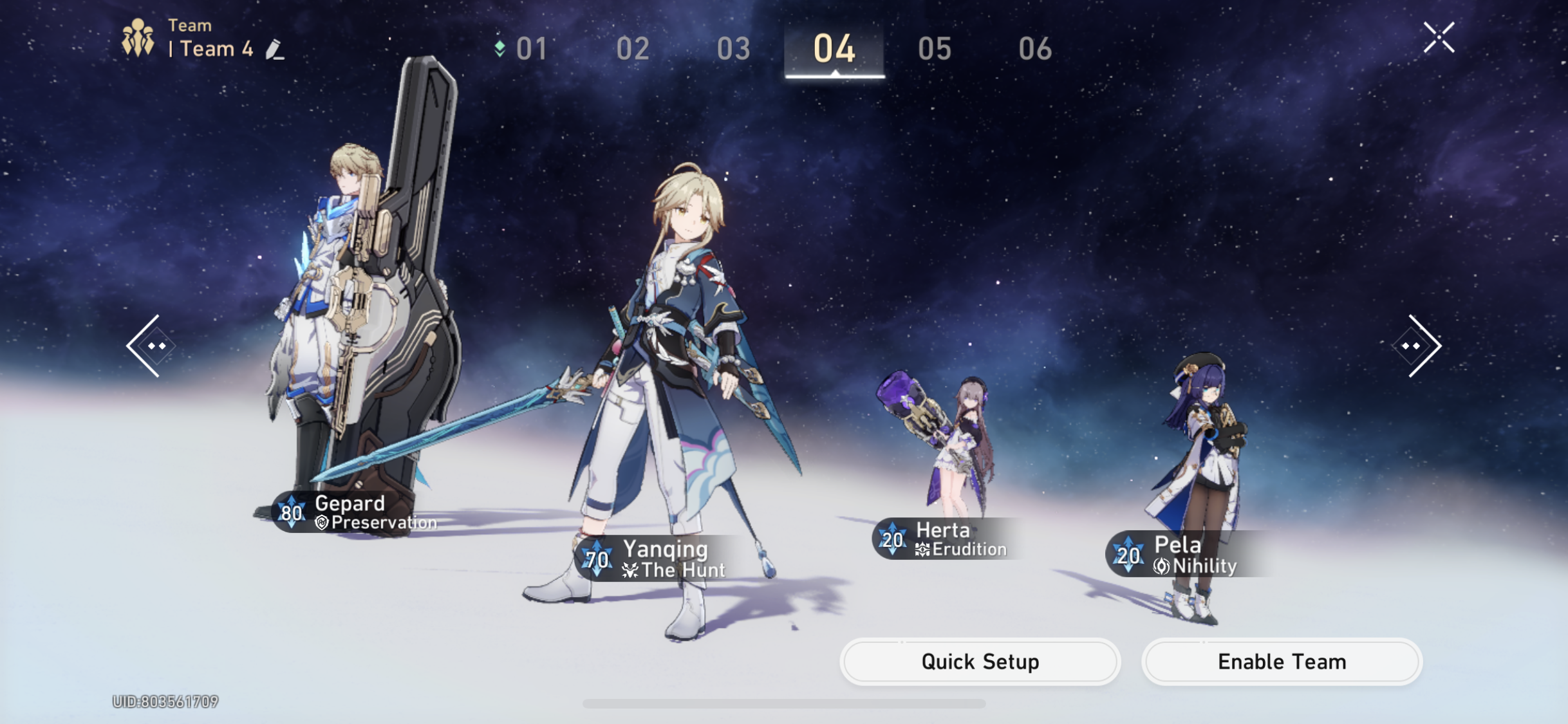The width and height of the screenshot is (1568, 724).
Task: Click Herta's Erudition path icon
Action: pos(923,550)
